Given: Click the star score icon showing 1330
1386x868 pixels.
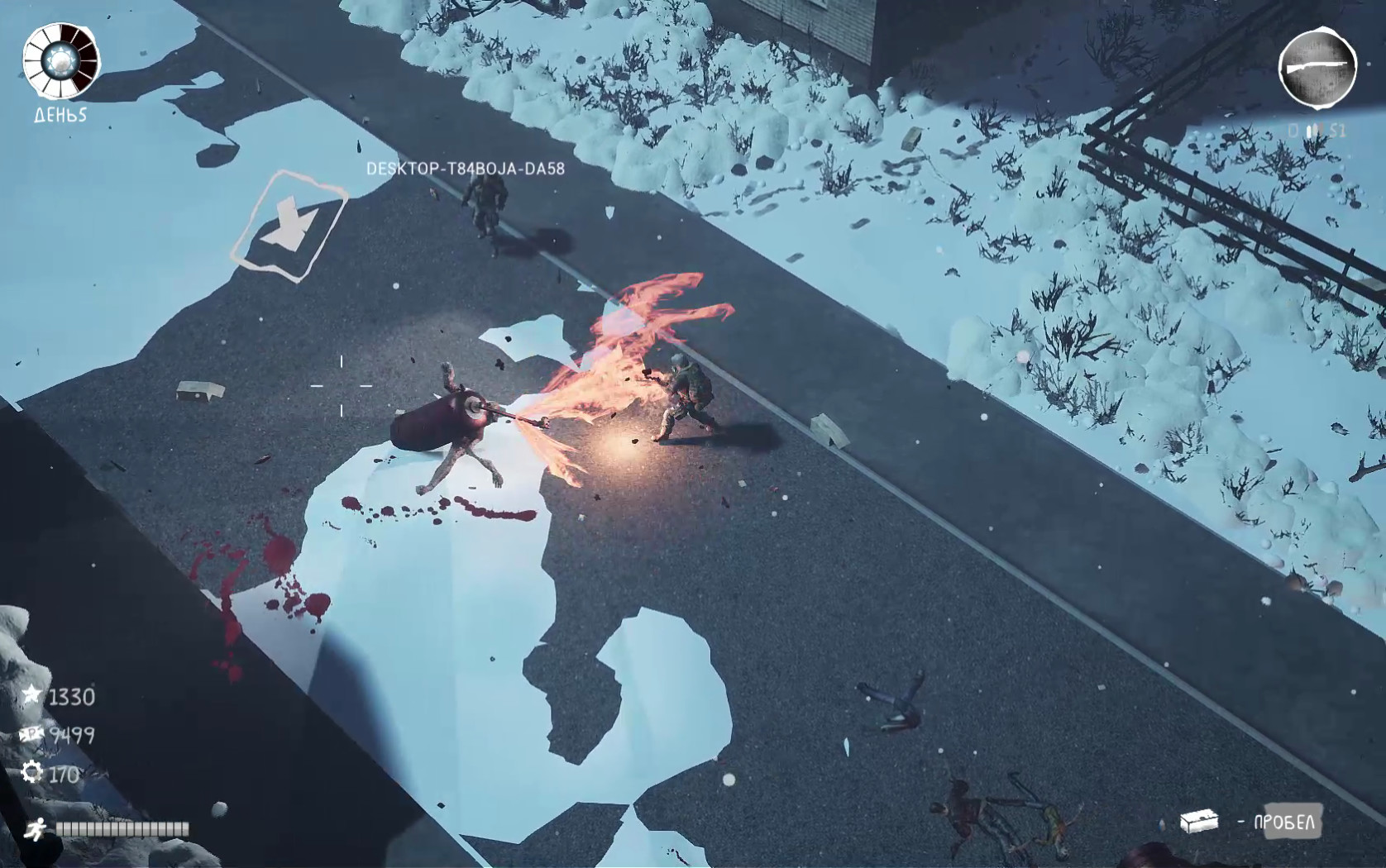Looking at the screenshot, I should 32,697.
